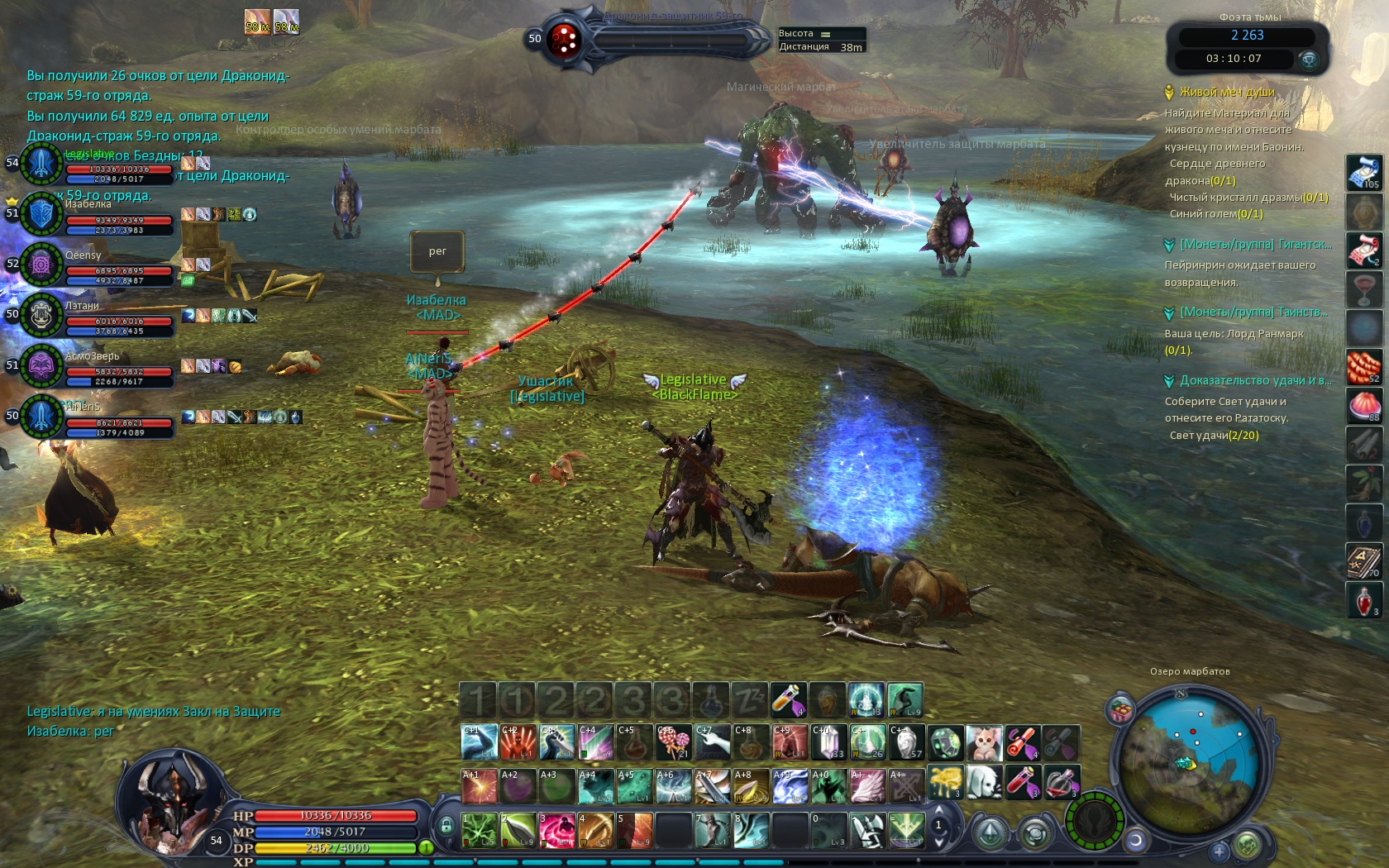
Task: Toggle the hotbar lock icon
Action: [x=446, y=825]
